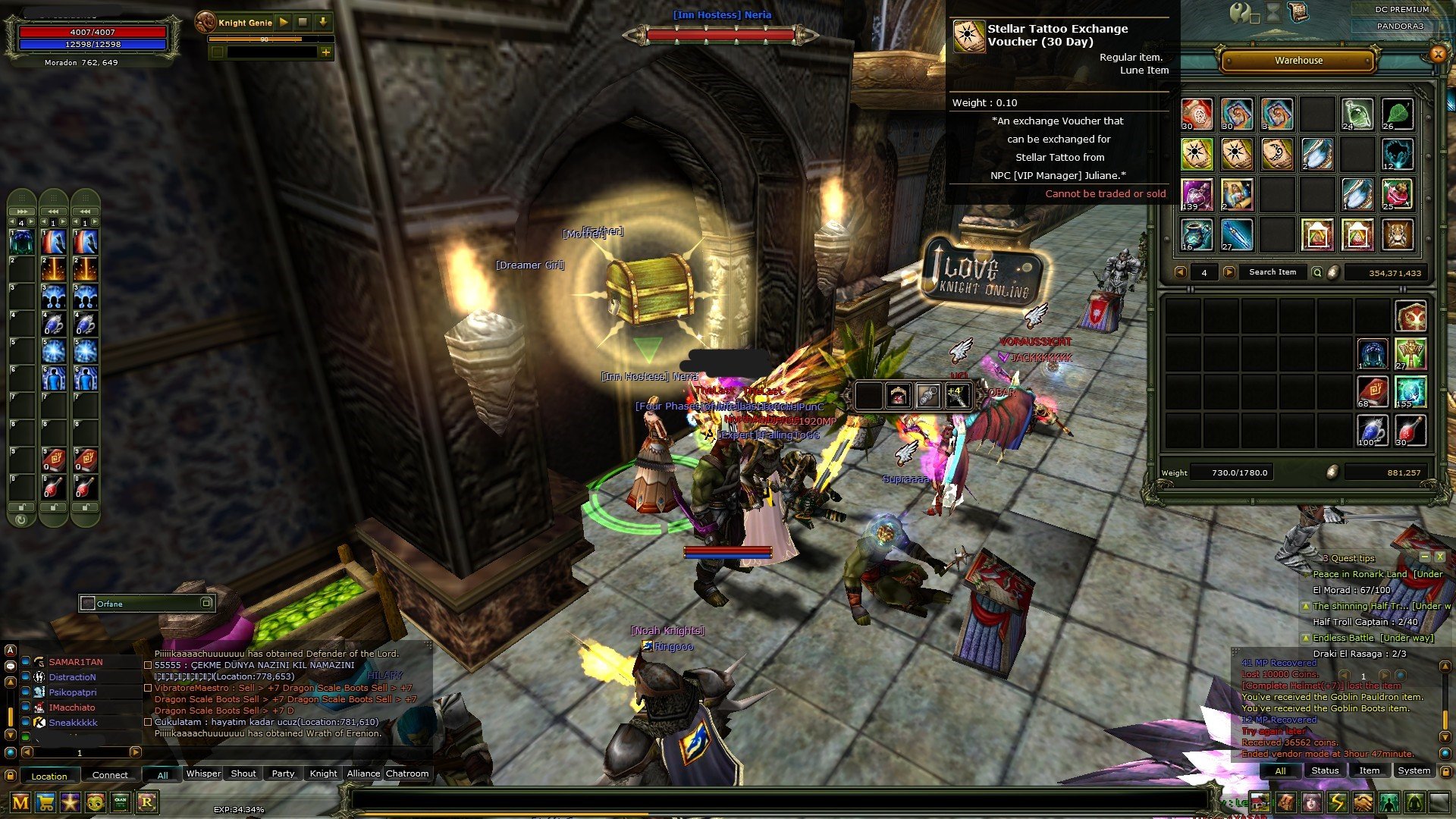Click the magnifier search icon in Warehouse
This screenshot has height=819, width=1456.
click(1317, 272)
